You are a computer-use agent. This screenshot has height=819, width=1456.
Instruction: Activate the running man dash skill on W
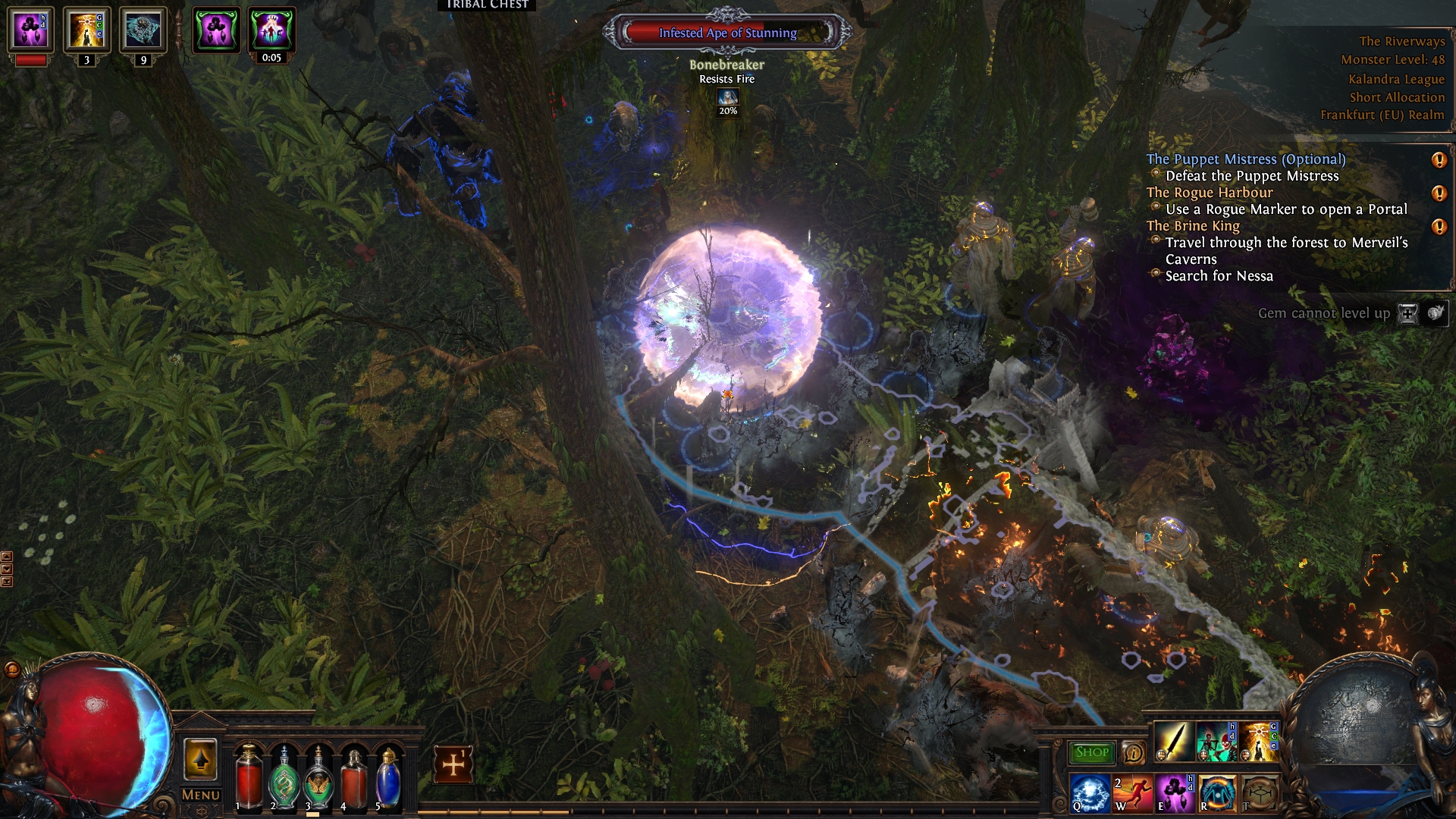pos(1132,793)
